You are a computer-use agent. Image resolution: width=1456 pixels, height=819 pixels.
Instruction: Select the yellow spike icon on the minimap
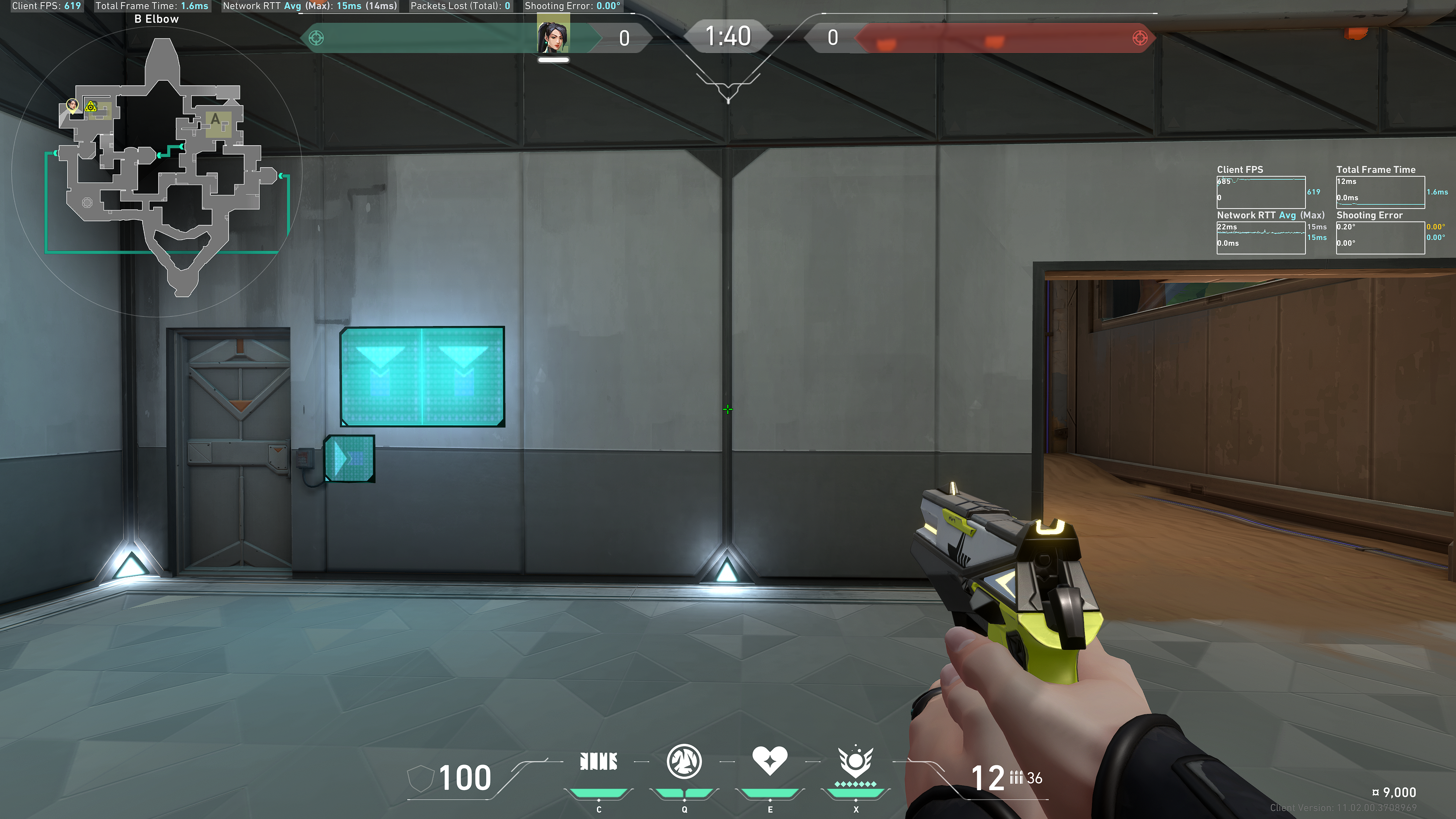pyautogui.click(x=91, y=106)
